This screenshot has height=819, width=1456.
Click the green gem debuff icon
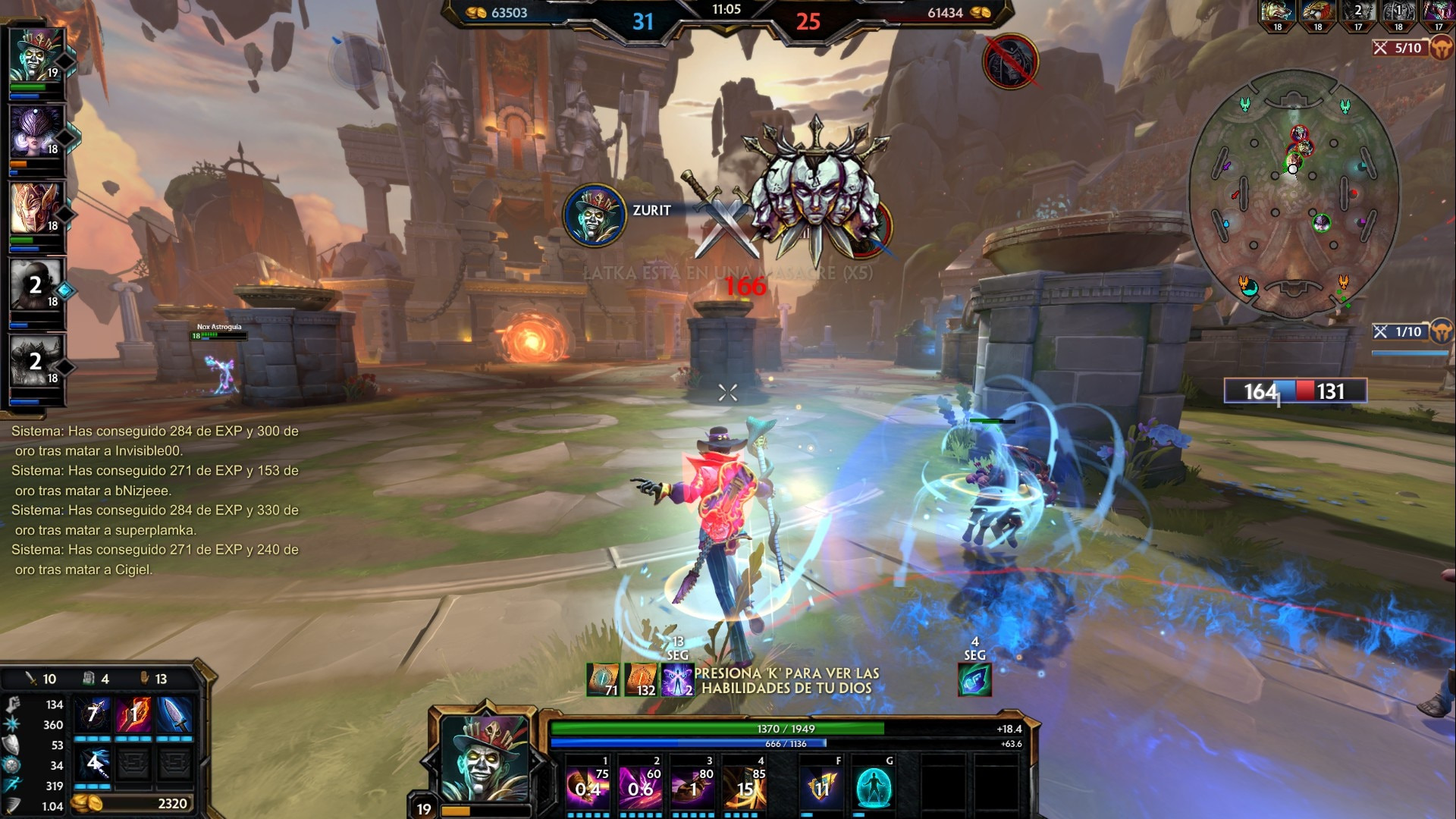[974, 679]
